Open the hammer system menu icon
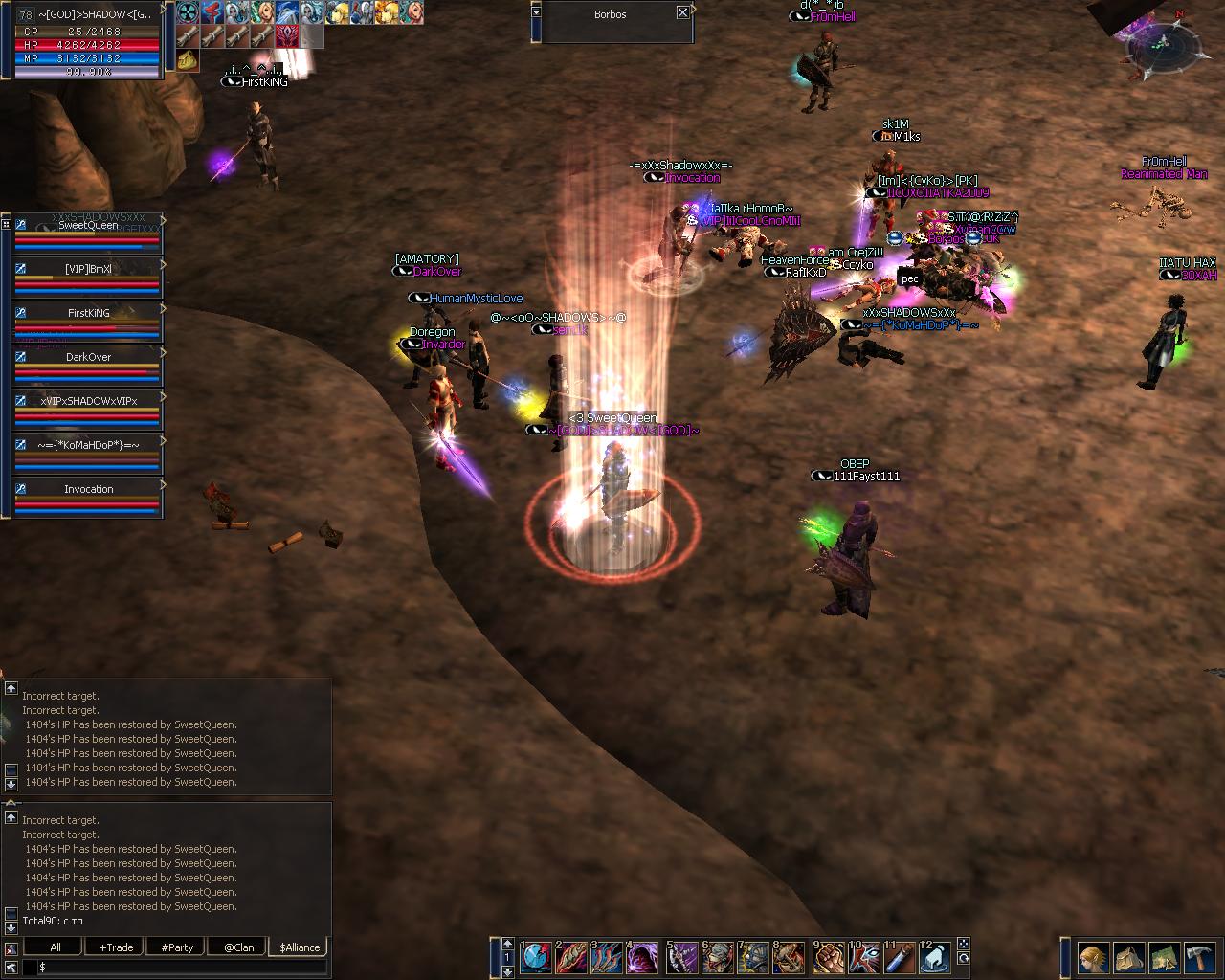This screenshot has width=1225, height=980. click(x=1200, y=957)
